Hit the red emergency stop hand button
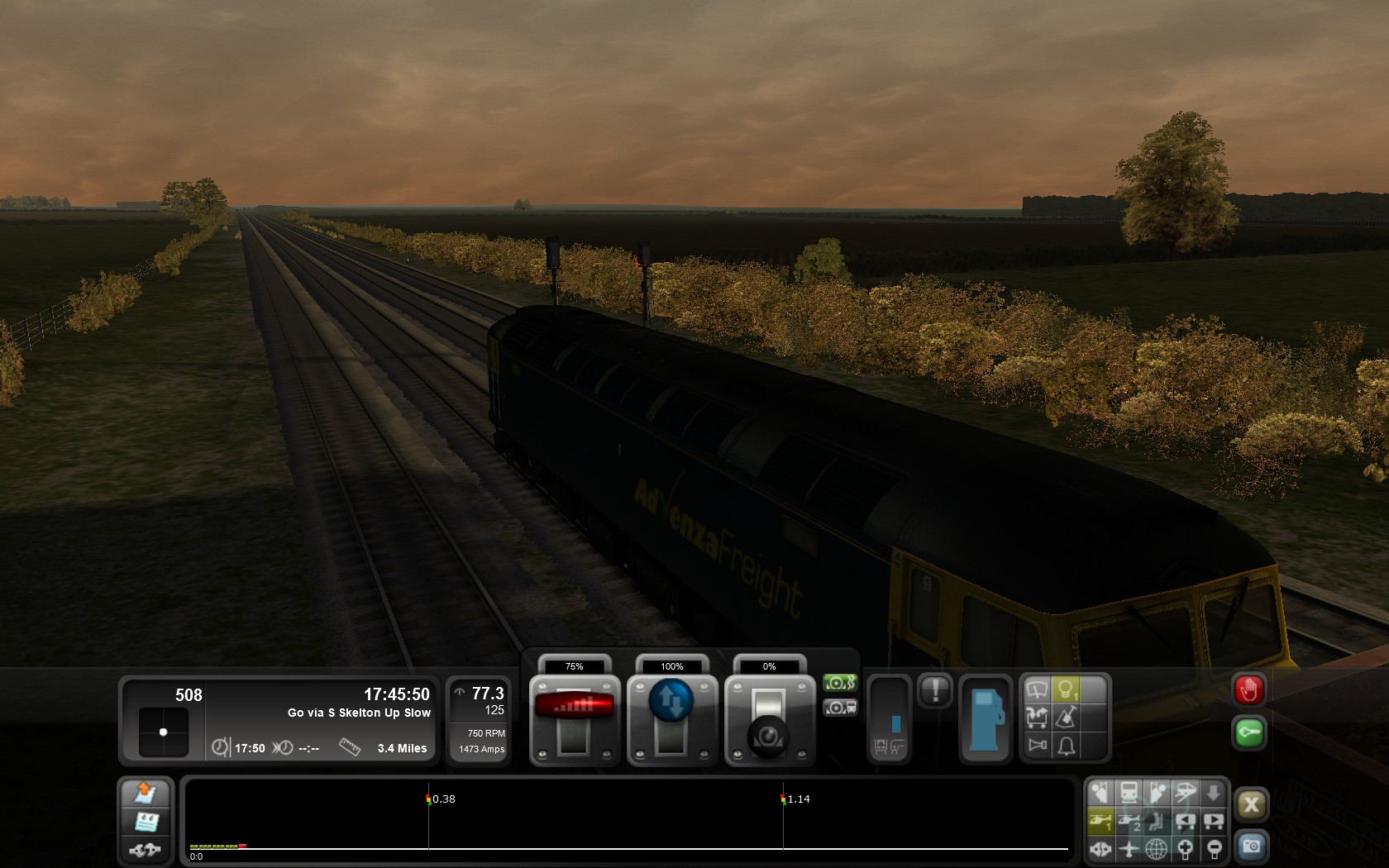Viewport: 1389px width, 868px height. pos(1248,689)
